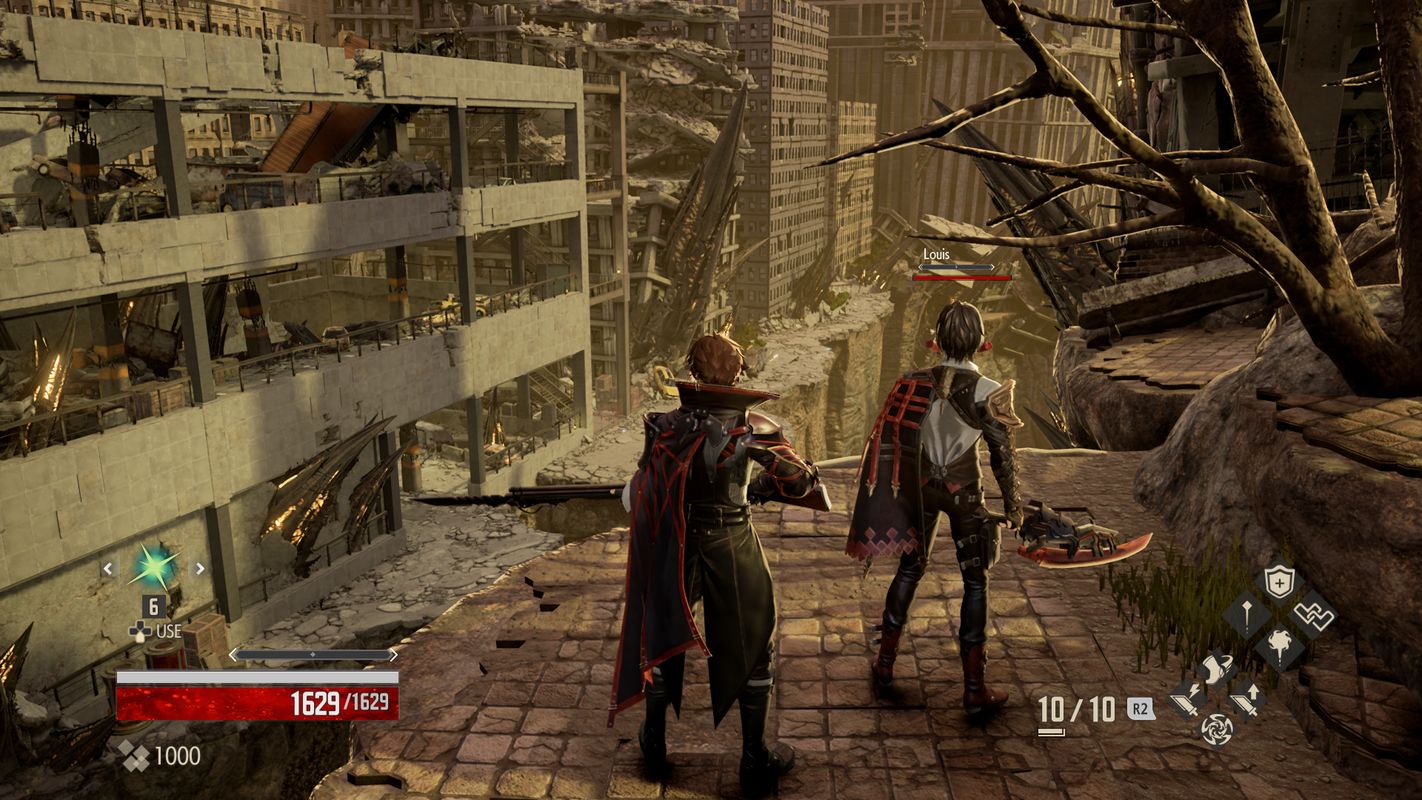Image resolution: width=1422 pixels, height=800 pixels.
Task: Select the interlocking zigzag gift icon
Action: tap(1314, 615)
